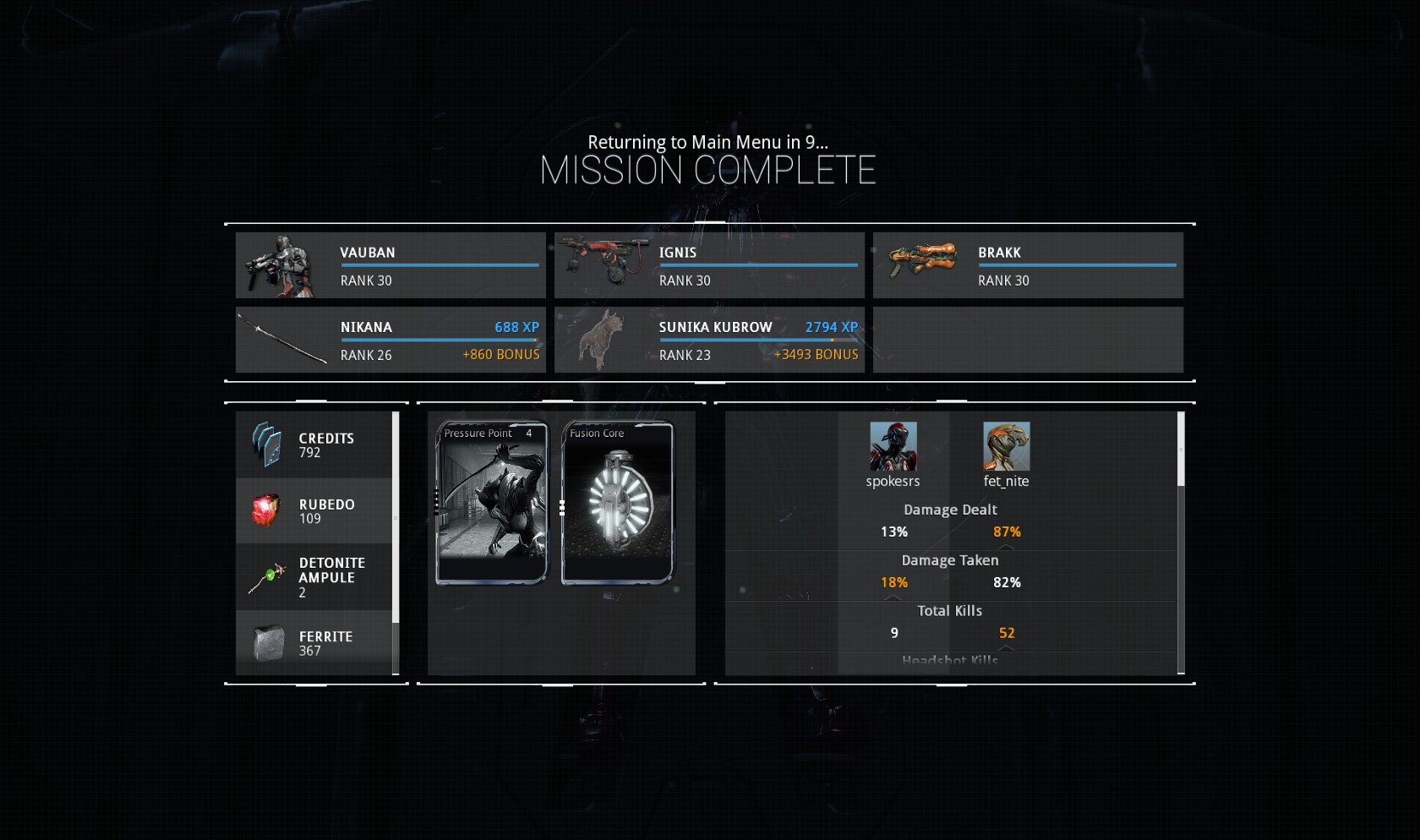
Task: Click the rewards list scrollbar
Action: pos(396,517)
